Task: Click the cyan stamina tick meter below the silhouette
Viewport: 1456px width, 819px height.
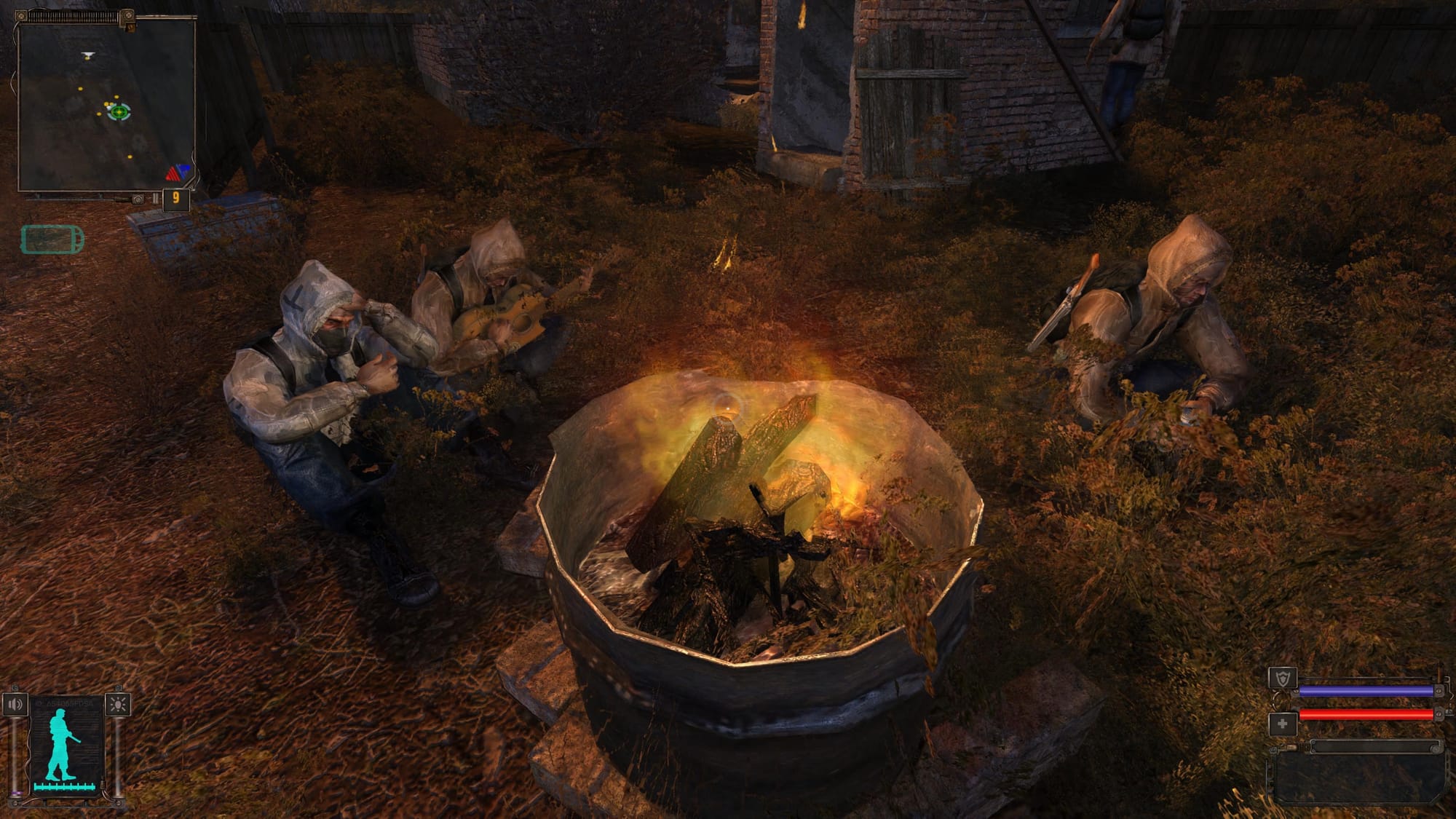Action: point(64,786)
